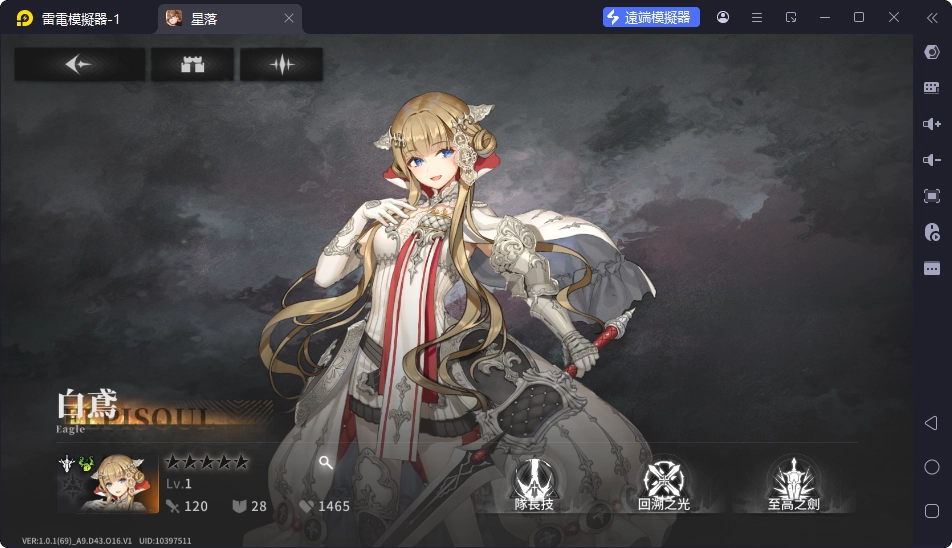The width and height of the screenshot is (952, 548).
Task: Return home via the castle icon button
Action: pos(192,65)
